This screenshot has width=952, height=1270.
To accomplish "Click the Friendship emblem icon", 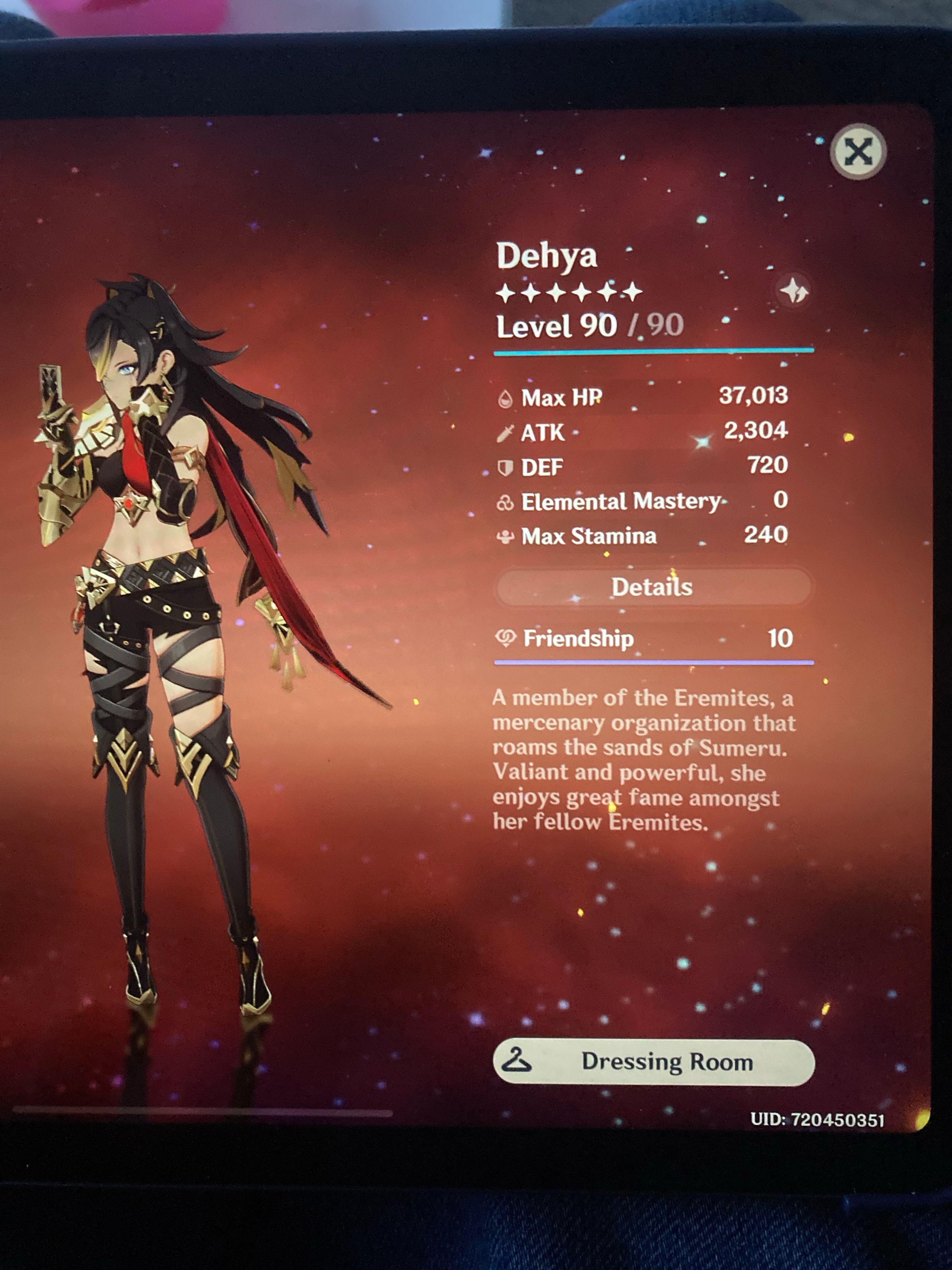I will click(506, 637).
